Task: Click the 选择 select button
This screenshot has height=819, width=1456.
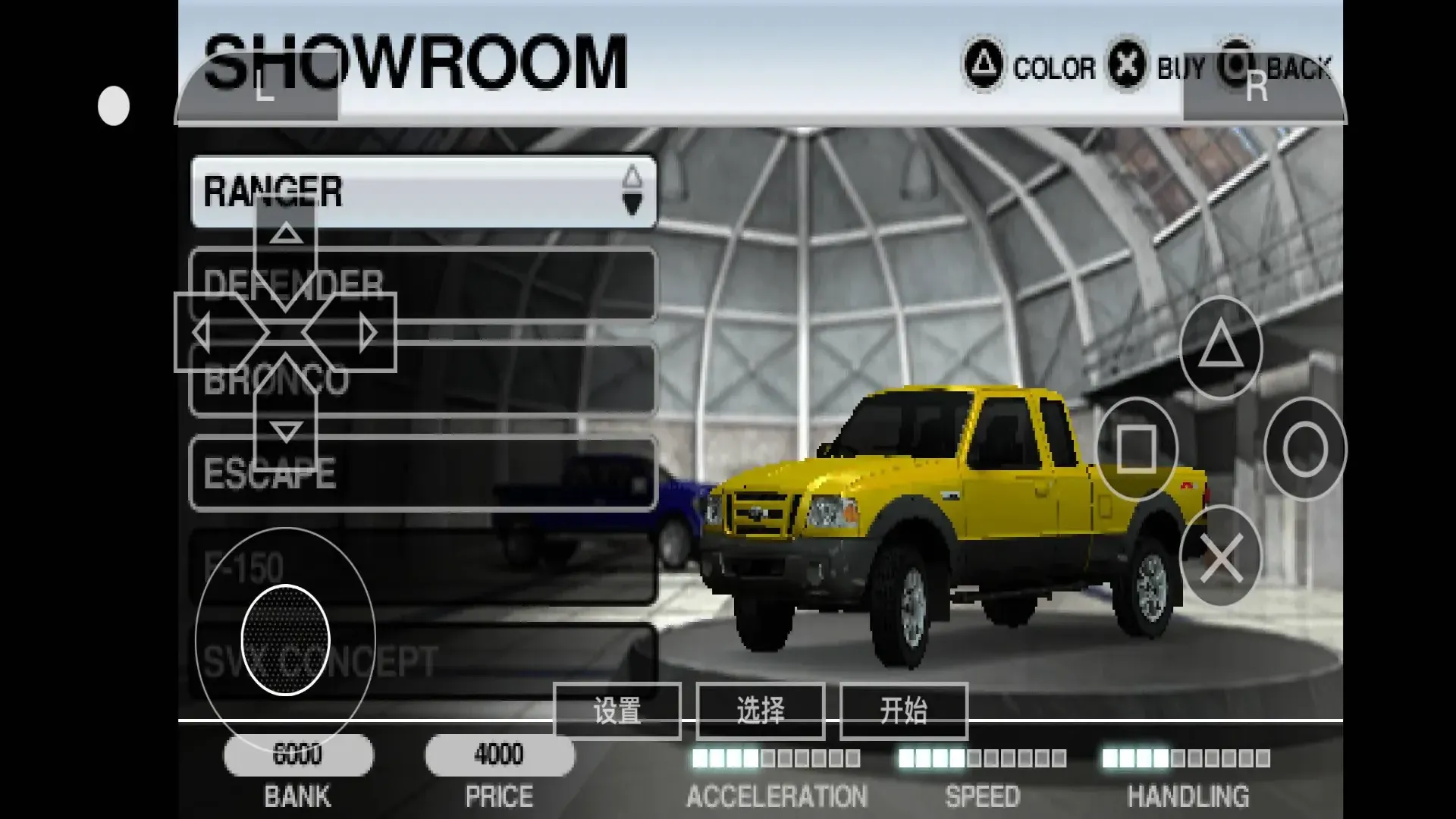Action: [760, 711]
